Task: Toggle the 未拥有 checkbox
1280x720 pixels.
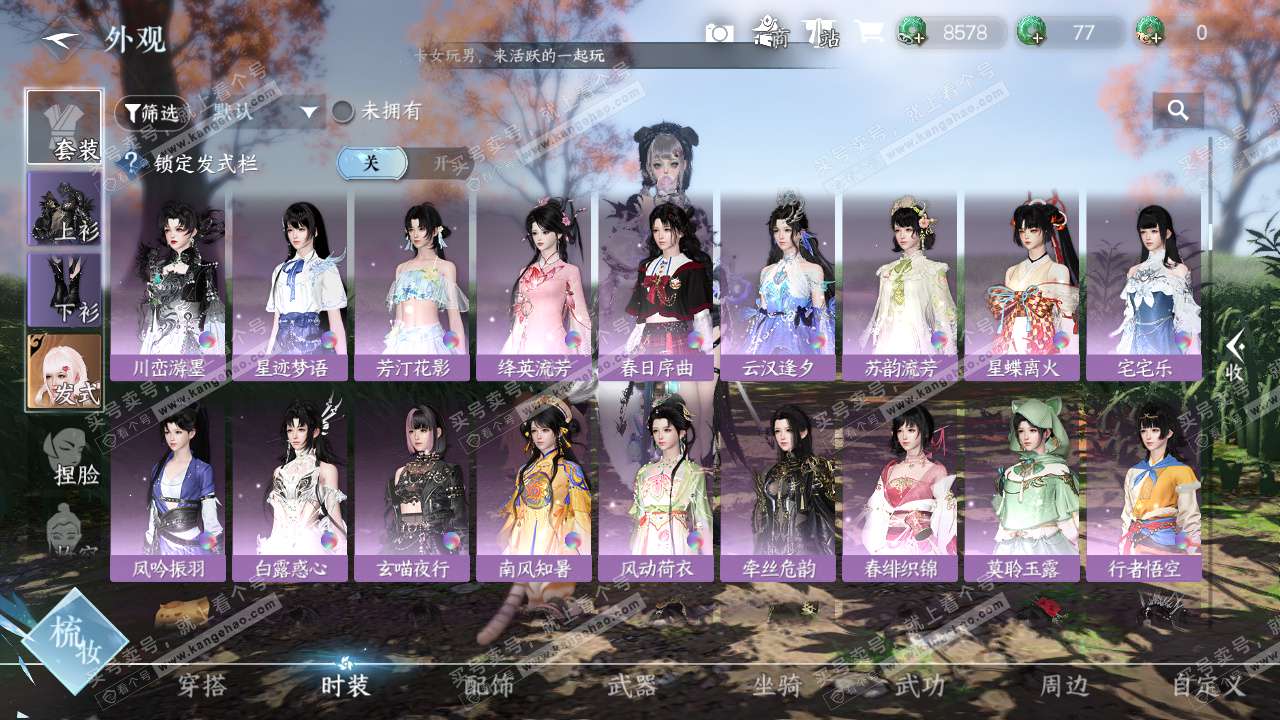Action: [343, 111]
